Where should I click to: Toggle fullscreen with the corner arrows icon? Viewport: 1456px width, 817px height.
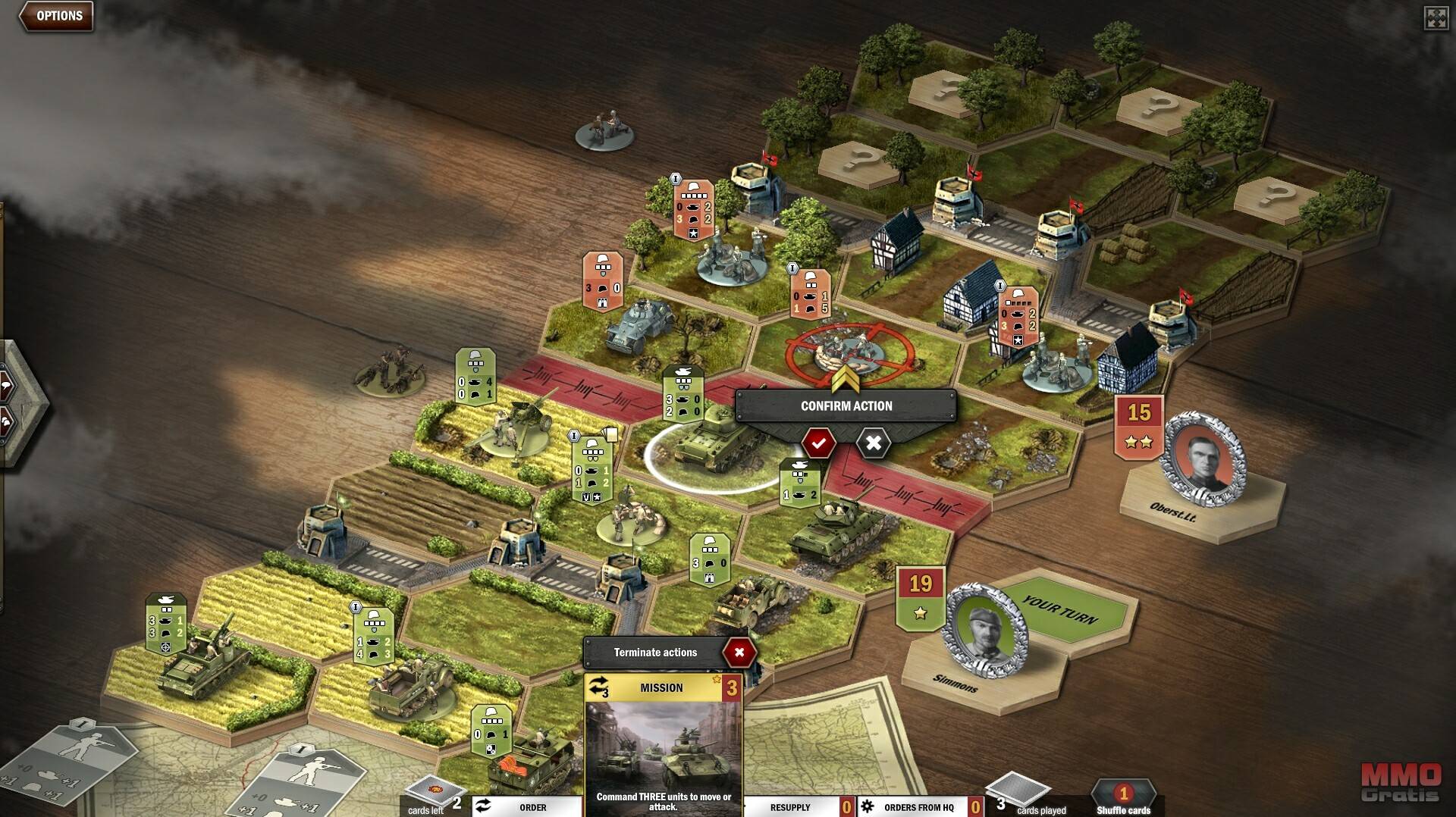(1436, 18)
